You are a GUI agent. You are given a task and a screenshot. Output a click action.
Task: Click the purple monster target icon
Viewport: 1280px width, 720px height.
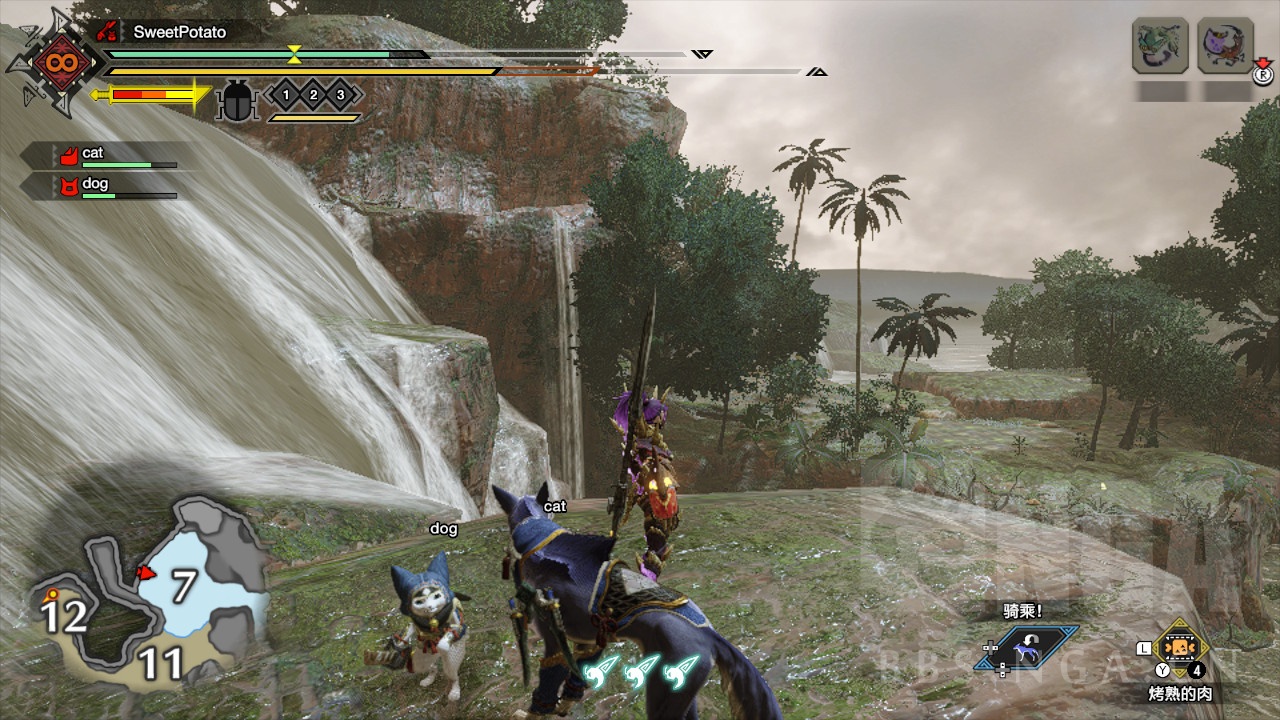[1225, 45]
